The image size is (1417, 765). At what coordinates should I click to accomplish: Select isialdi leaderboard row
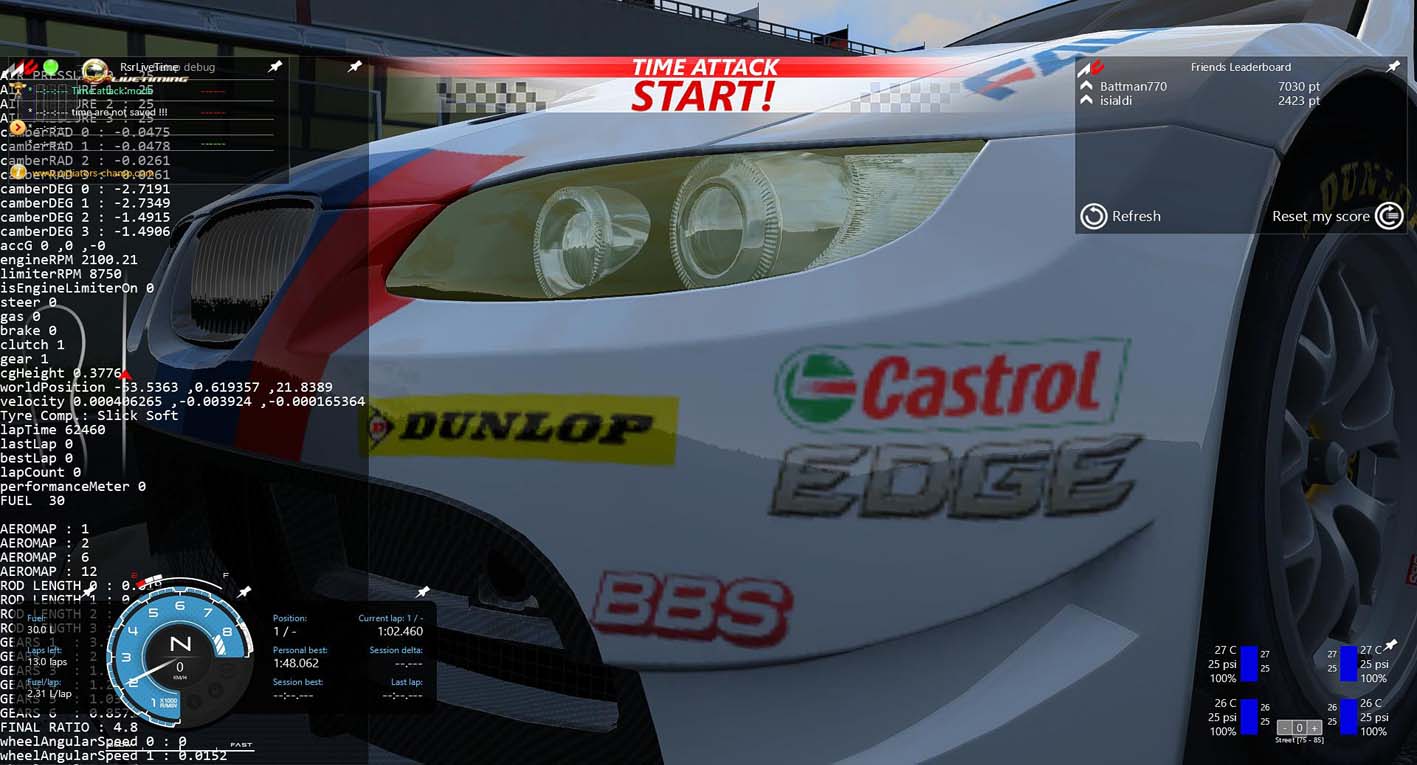(x=1116, y=101)
